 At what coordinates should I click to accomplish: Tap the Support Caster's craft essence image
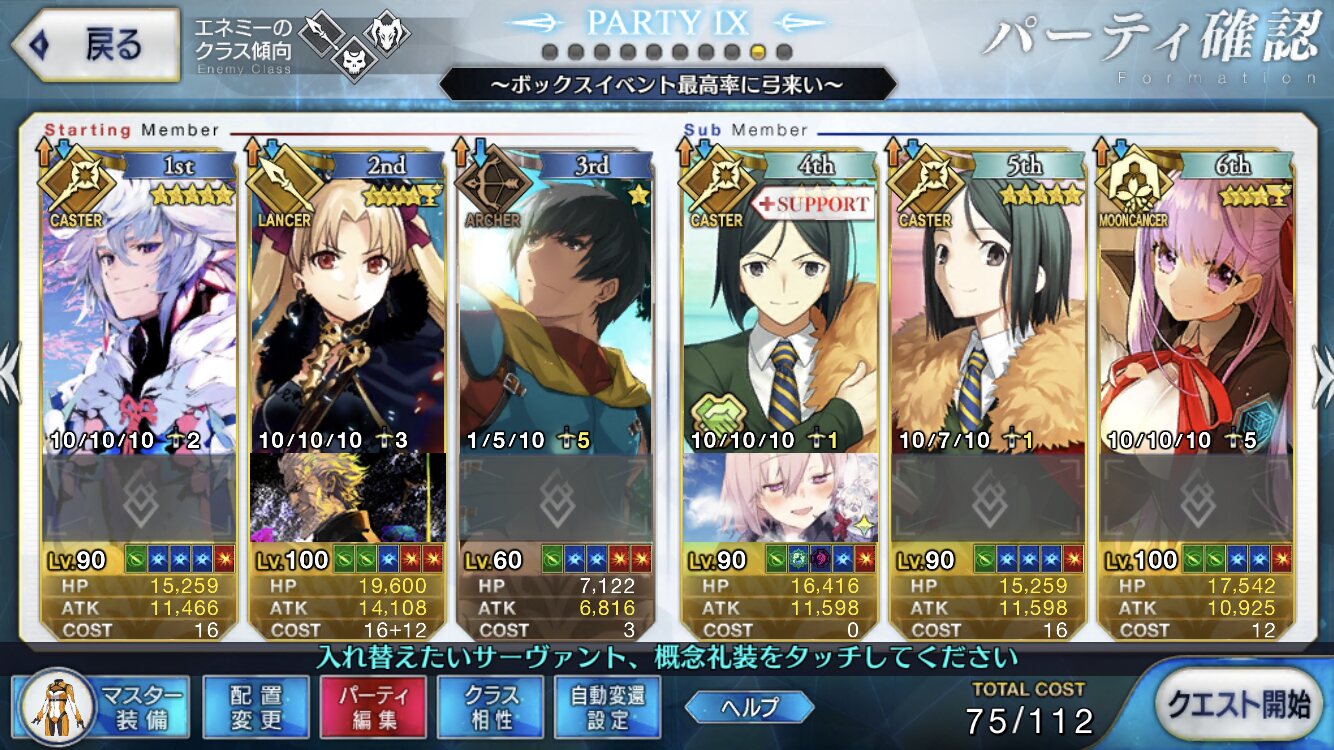[x=780, y=497]
